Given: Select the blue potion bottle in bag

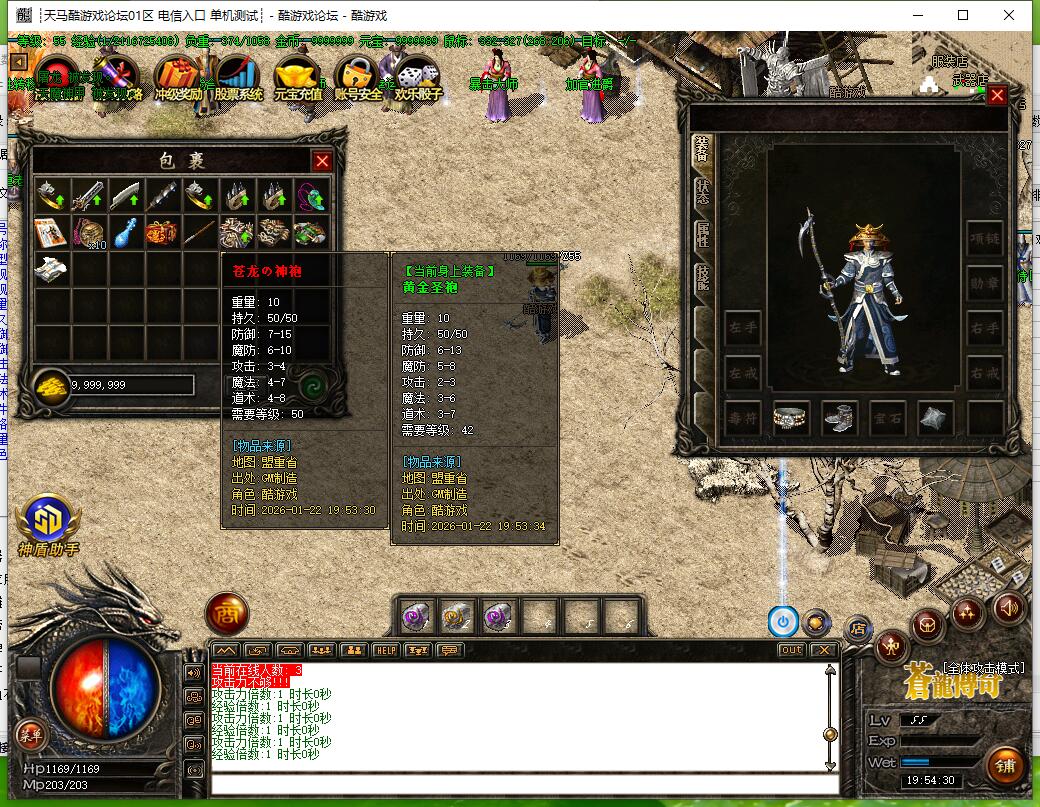Looking at the screenshot, I should point(124,232).
